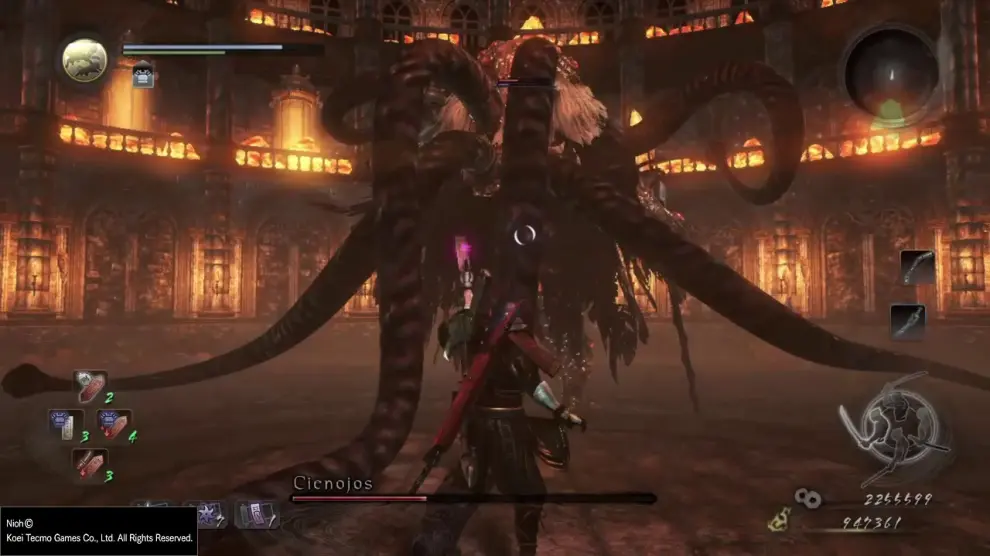Switch to the lower equipped weapon slot

coord(907,321)
